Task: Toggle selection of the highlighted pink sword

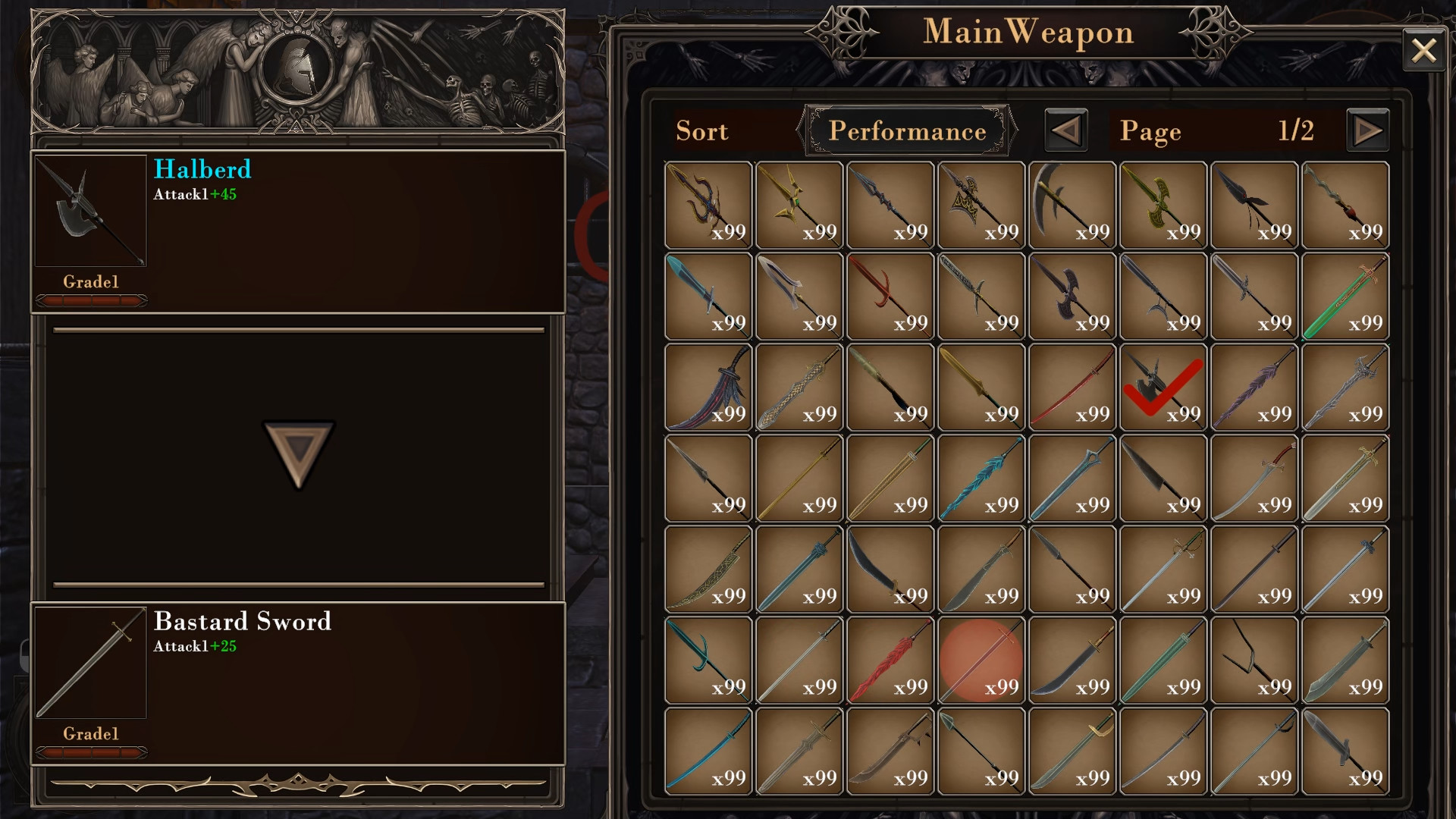Action: click(x=981, y=658)
